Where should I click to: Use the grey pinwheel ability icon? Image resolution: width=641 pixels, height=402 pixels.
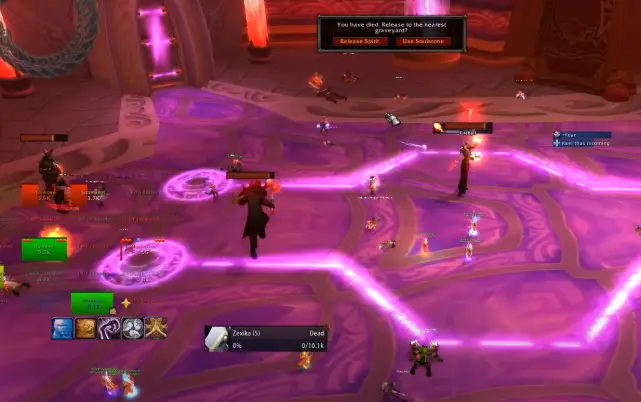pyautogui.click(x=132, y=327)
